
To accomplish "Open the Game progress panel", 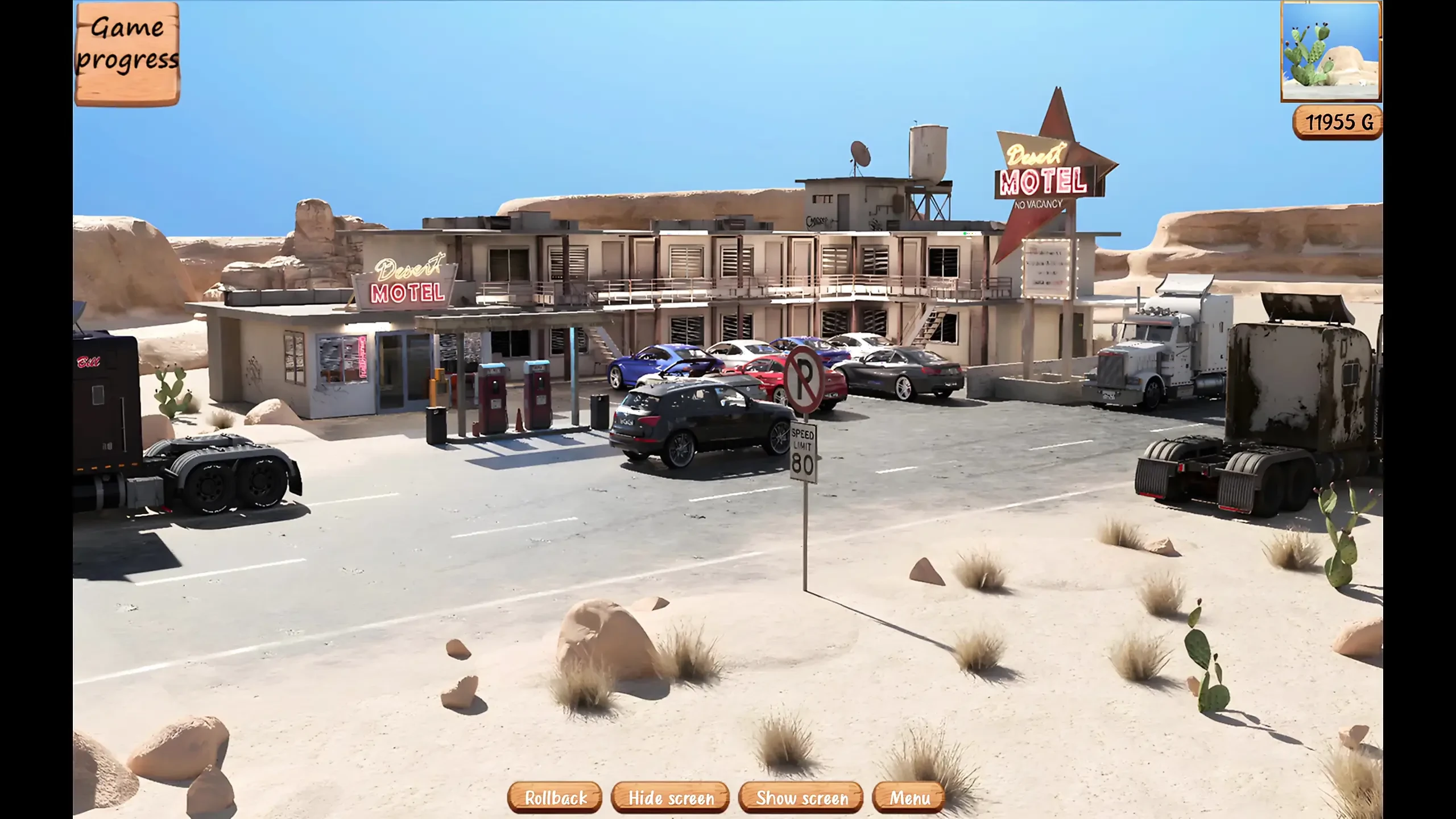I will coord(127,53).
